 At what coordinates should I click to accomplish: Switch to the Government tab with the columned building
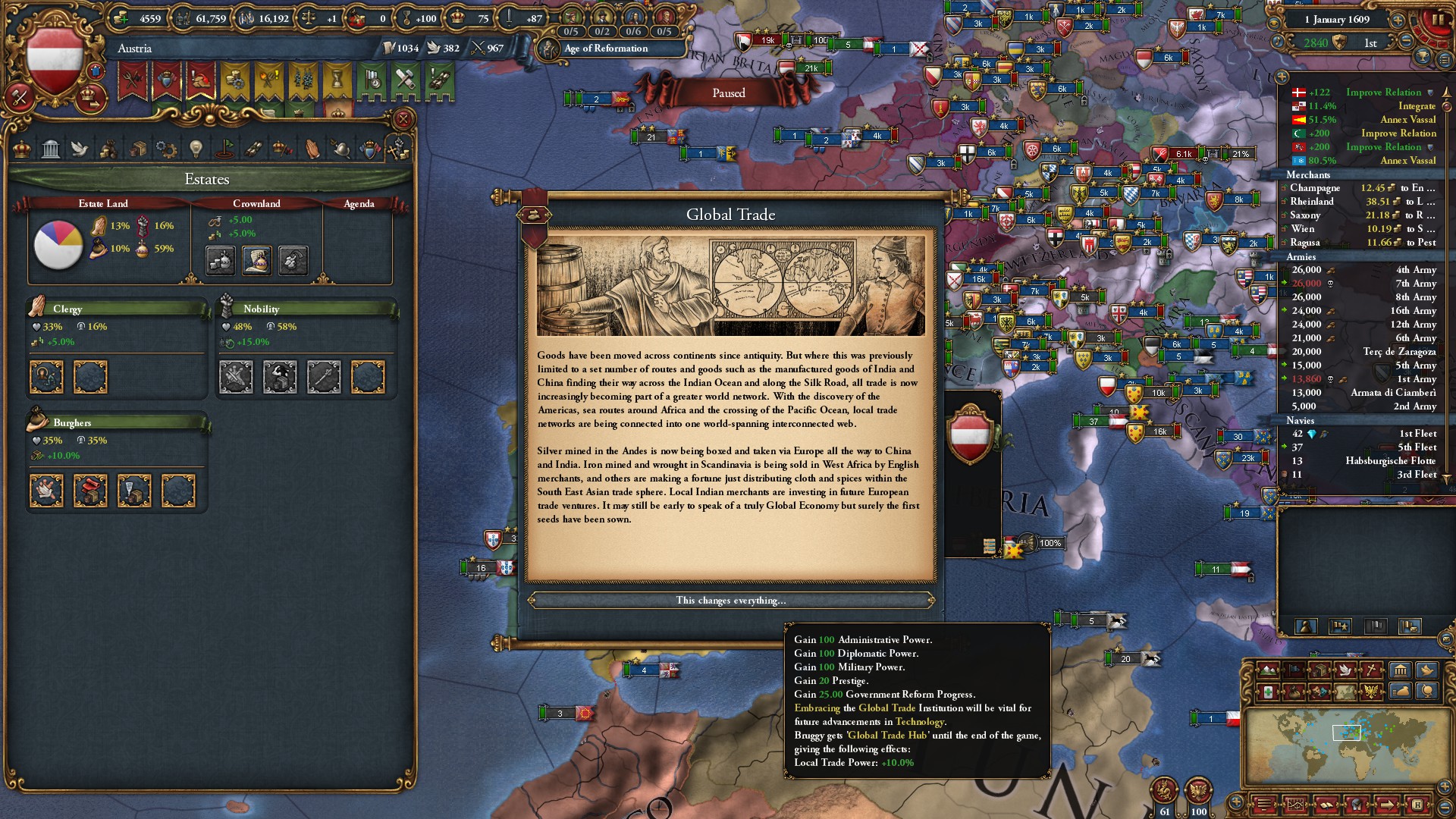click(x=51, y=149)
